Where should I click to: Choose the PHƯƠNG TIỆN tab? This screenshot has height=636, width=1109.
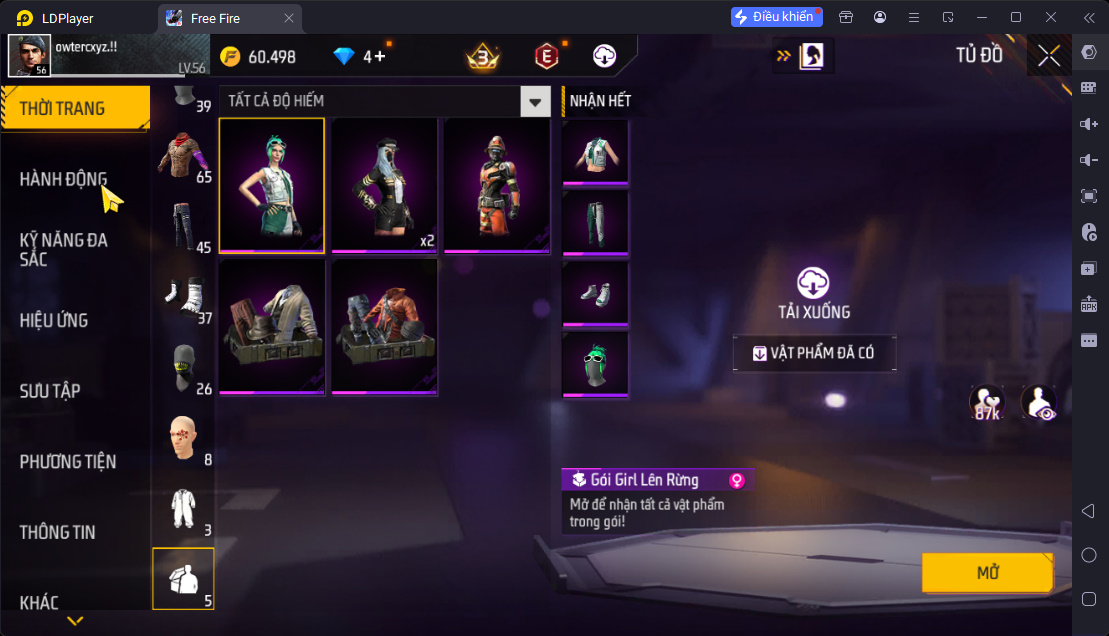(x=68, y=461)
